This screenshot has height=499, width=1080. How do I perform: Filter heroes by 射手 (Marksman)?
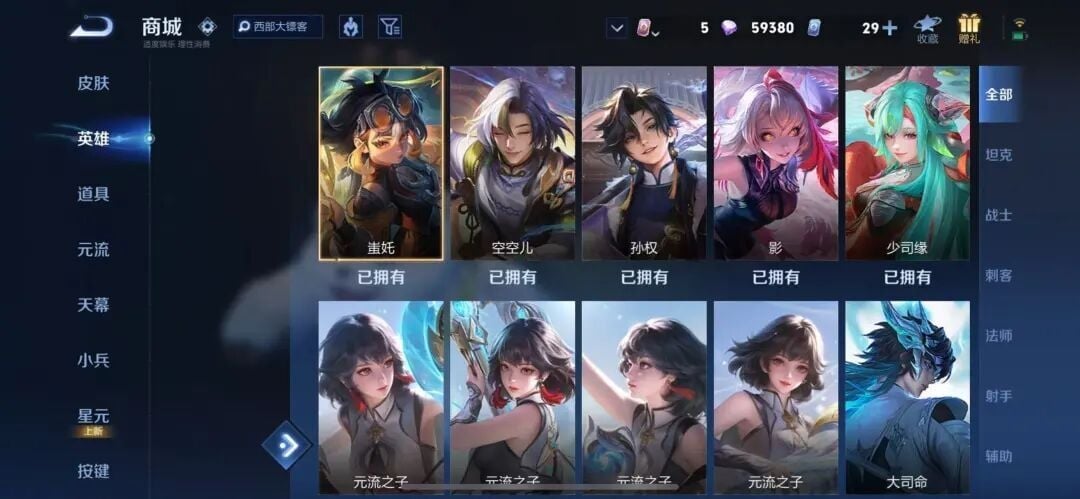click(999, 396)
